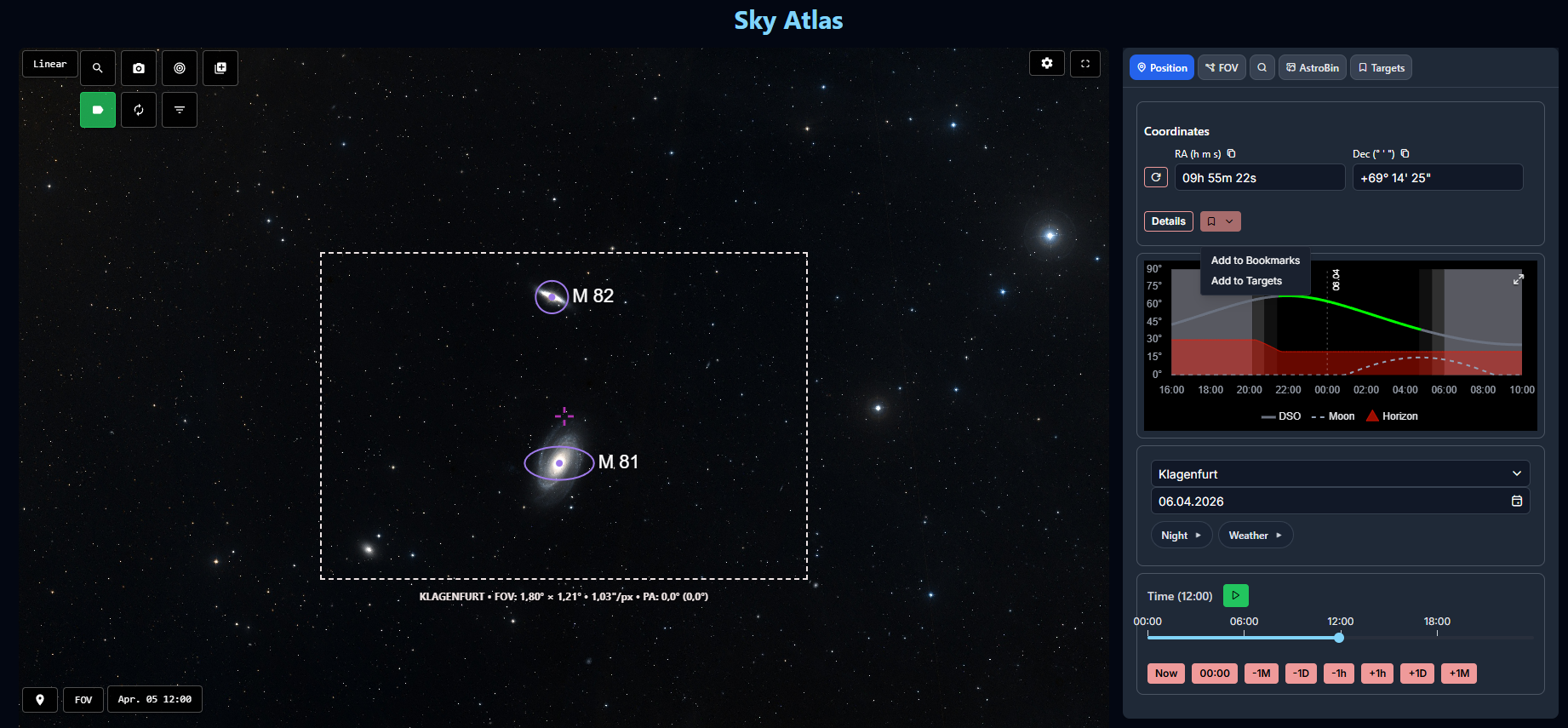This screenshot has width=1568, height=728.
Task: Select the center target (bullseye) icon
Action: (x=180, y=68)
